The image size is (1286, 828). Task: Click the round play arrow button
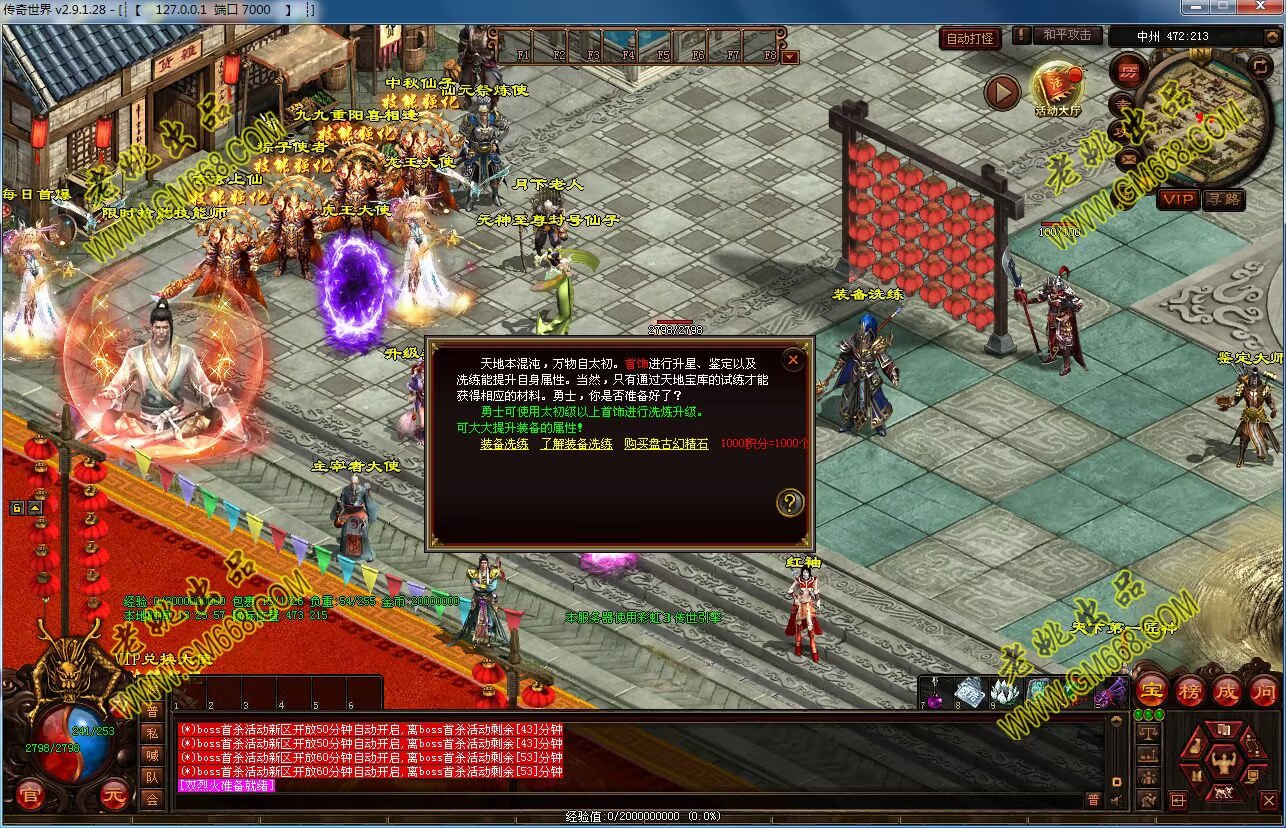pos(1002,93)
